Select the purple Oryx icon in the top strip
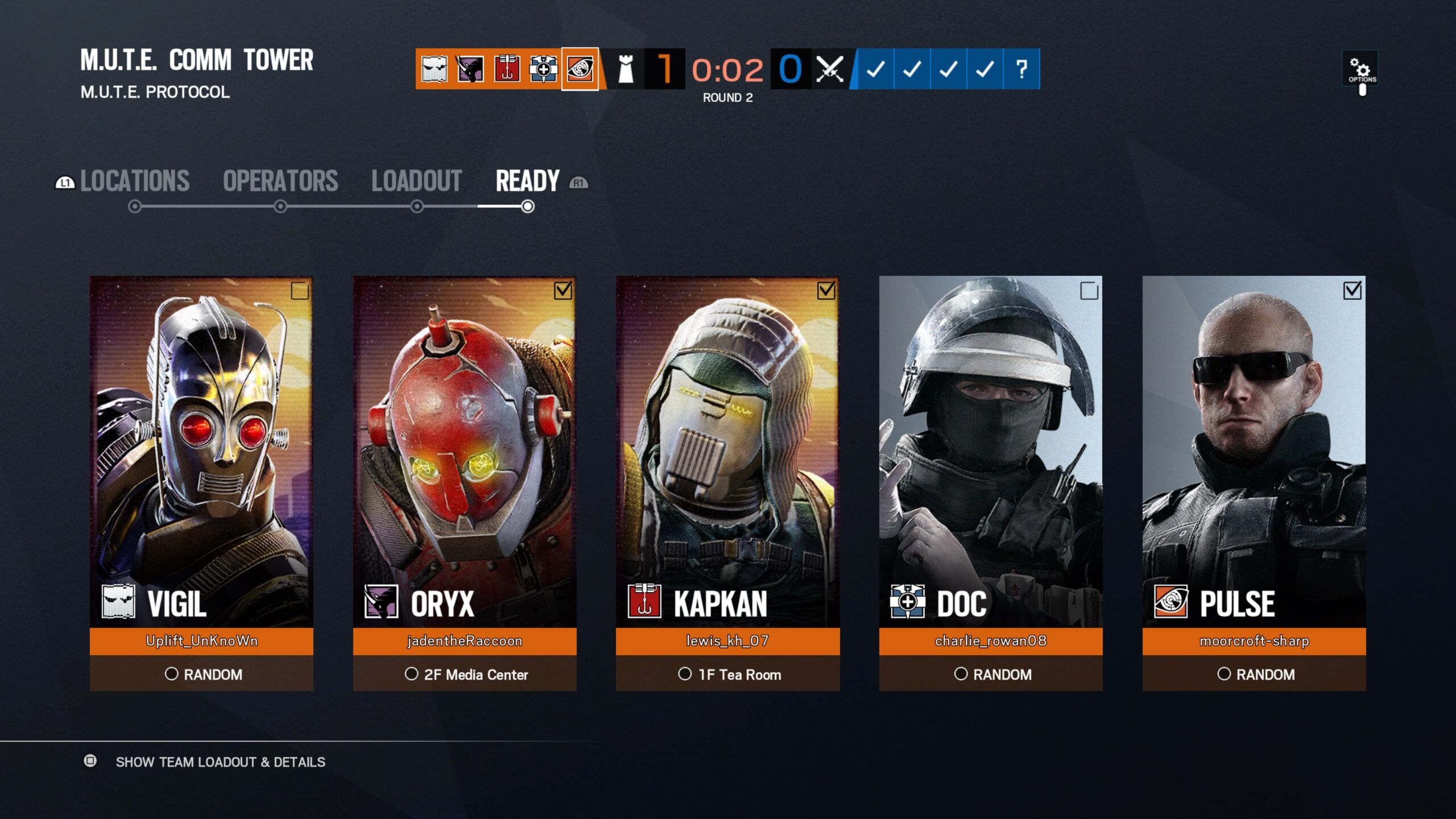This screenshot has height=819, width=1456. [471, 69]
